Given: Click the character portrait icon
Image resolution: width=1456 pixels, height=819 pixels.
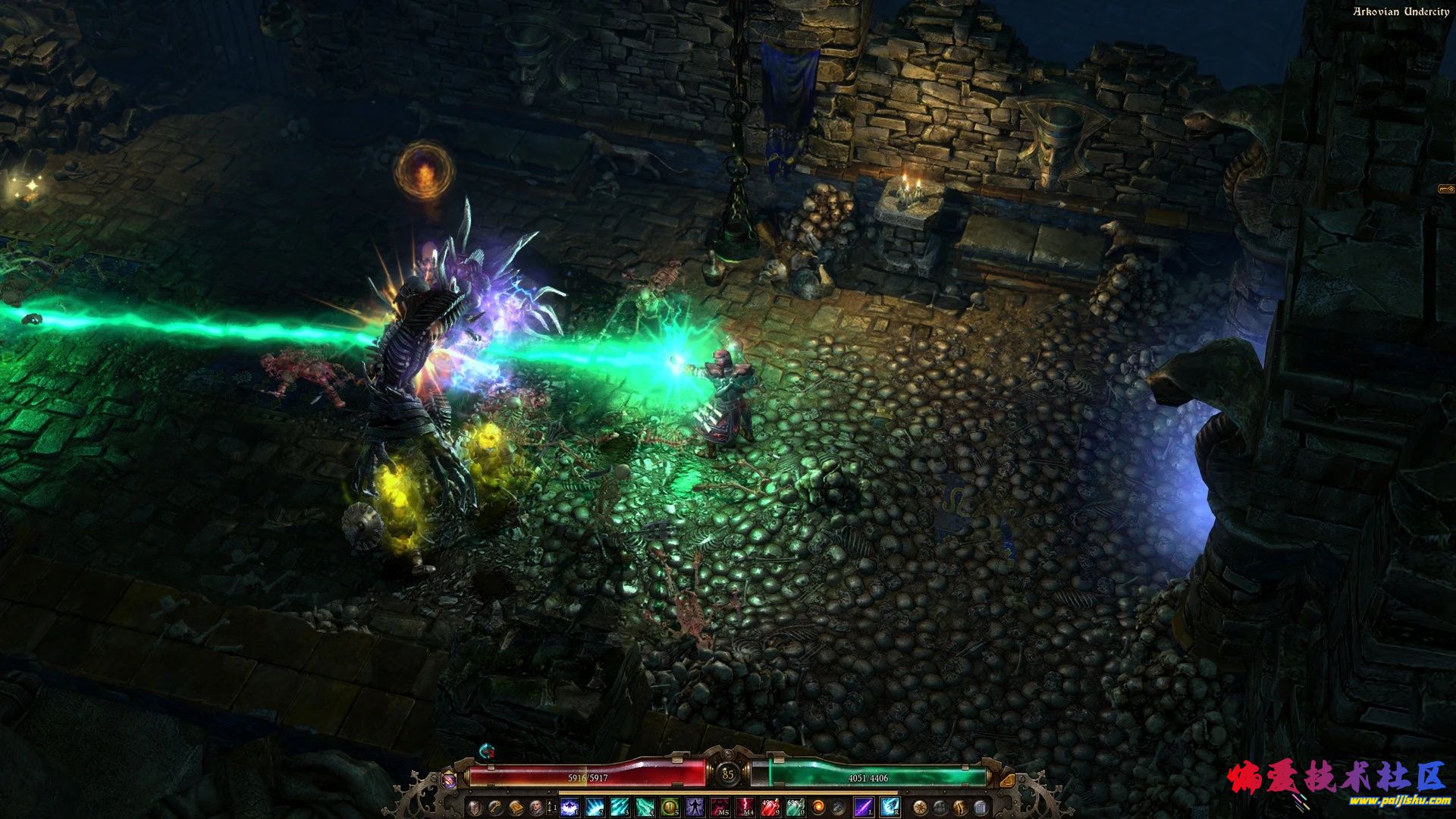Looking at the screenshot, I should click(535, 807).
